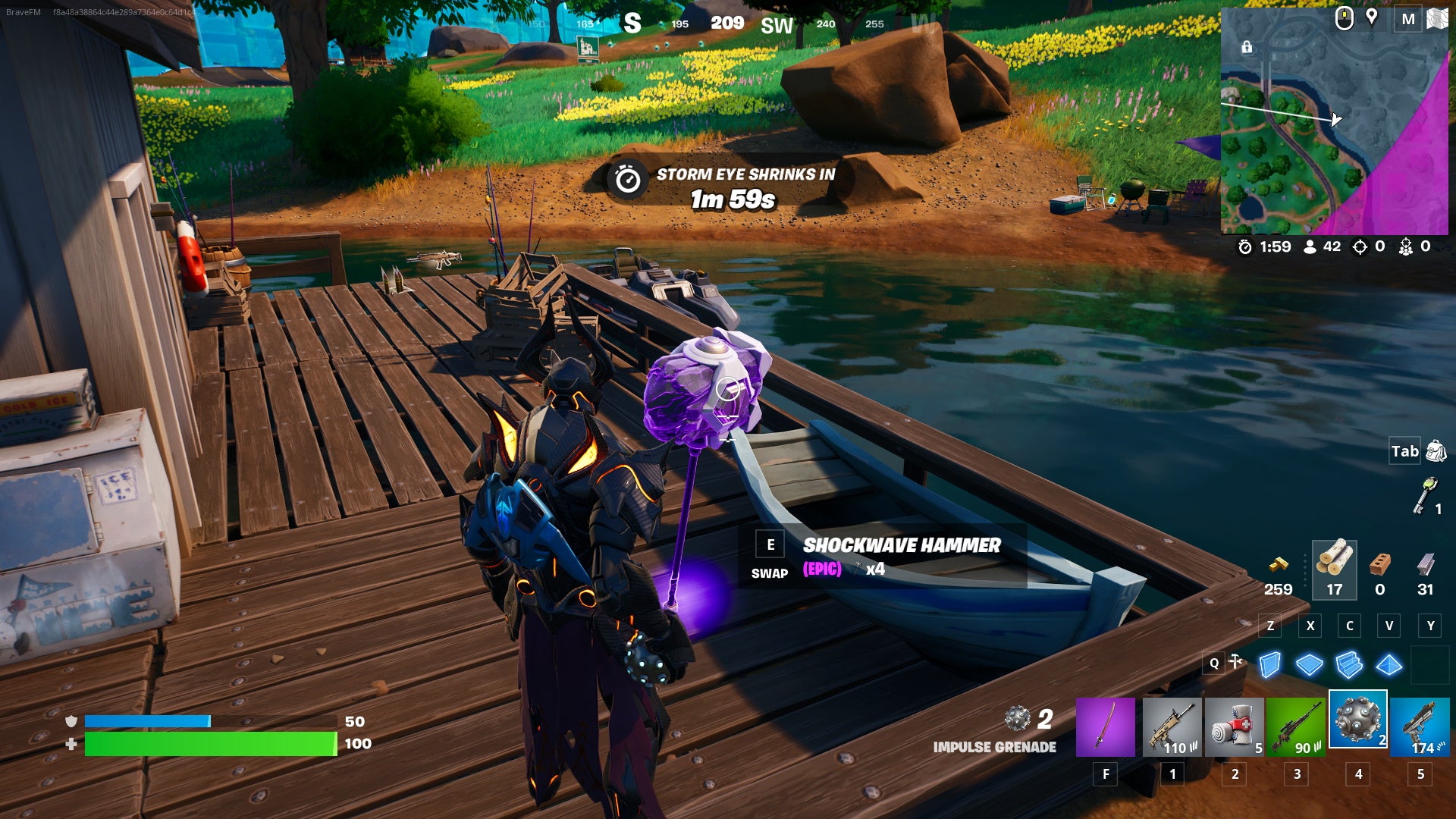Switch to the green sniper rifle slot
This screenshot has width=1456, height=819.
(x=1296, y=727)
